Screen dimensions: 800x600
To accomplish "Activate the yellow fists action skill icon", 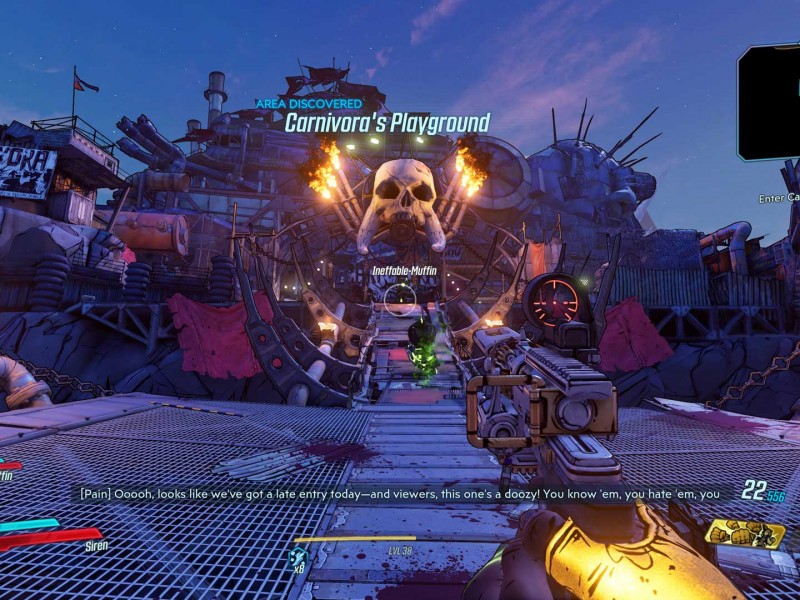I will [744, 533].
